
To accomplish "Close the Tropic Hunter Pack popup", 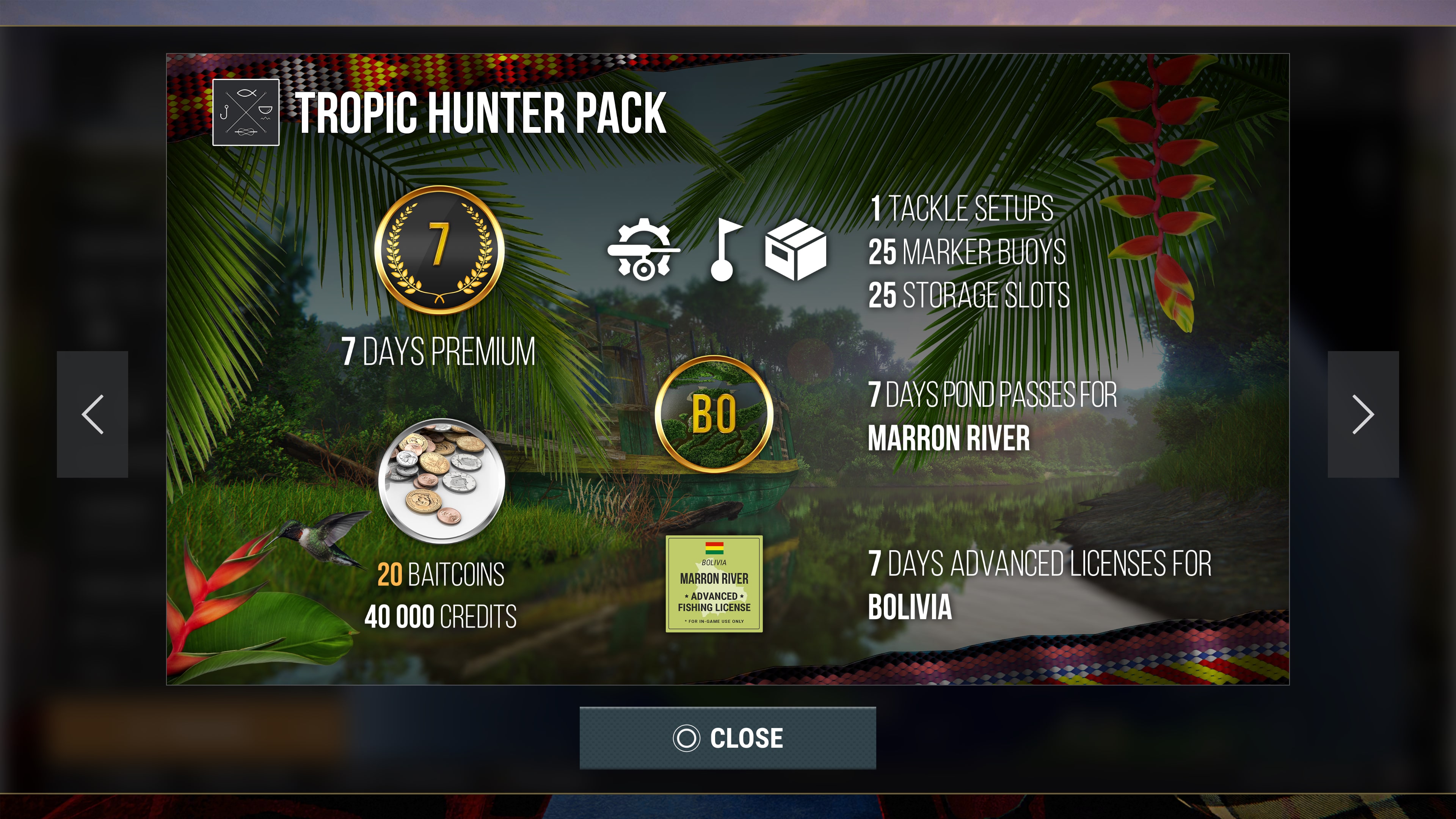I will tap(728, 737).
